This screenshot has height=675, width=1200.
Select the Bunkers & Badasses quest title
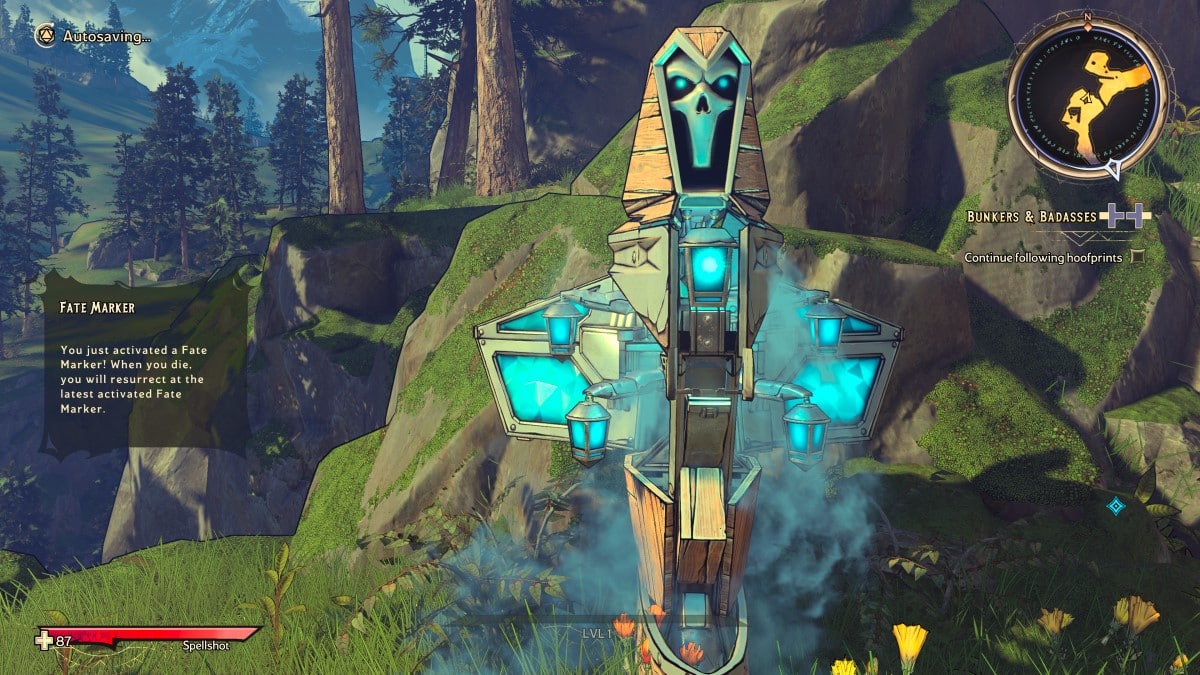pos(1031,216)
